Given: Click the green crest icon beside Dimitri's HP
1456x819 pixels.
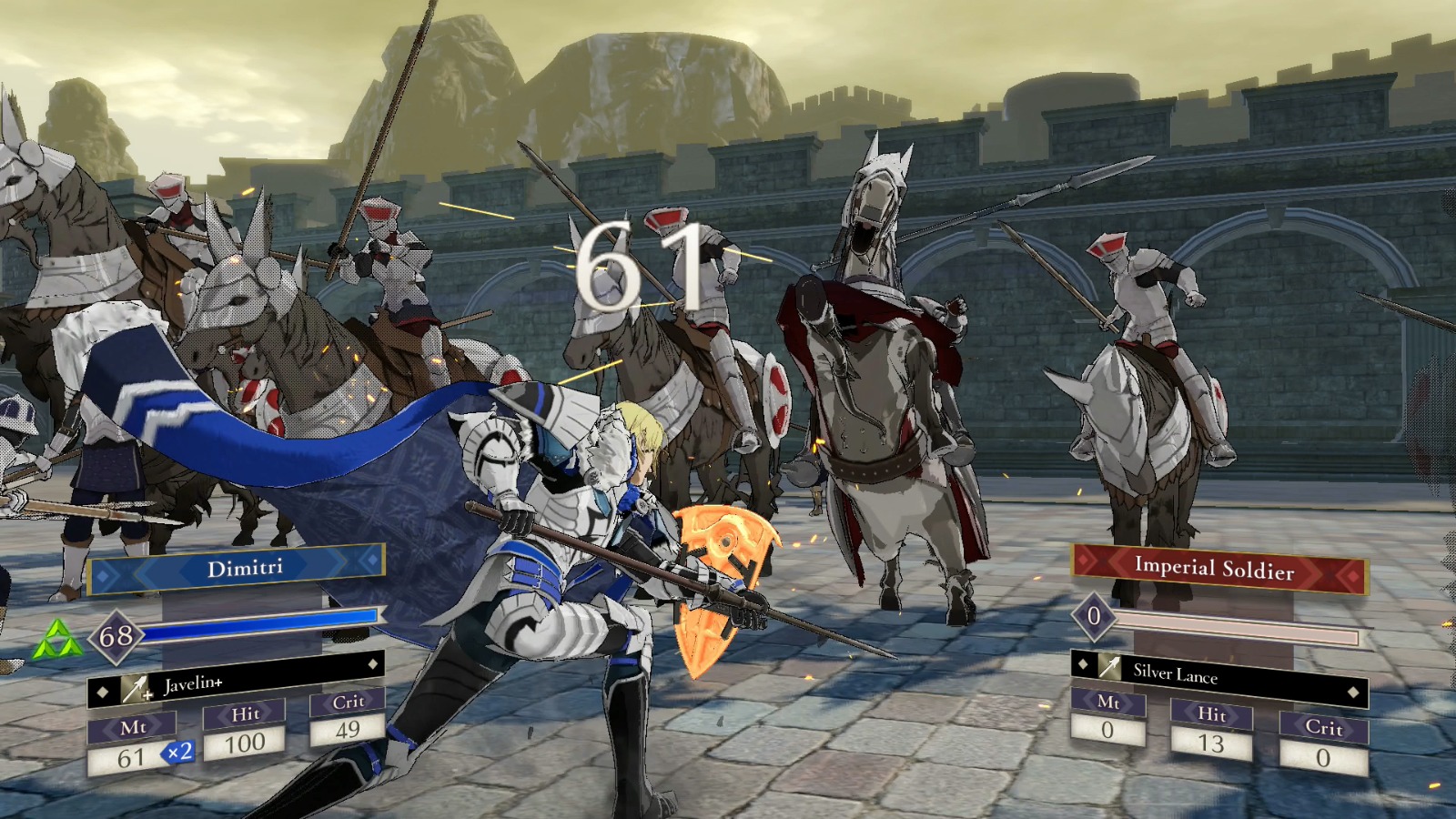Looking at the screenshot, I should pos(56,640).
